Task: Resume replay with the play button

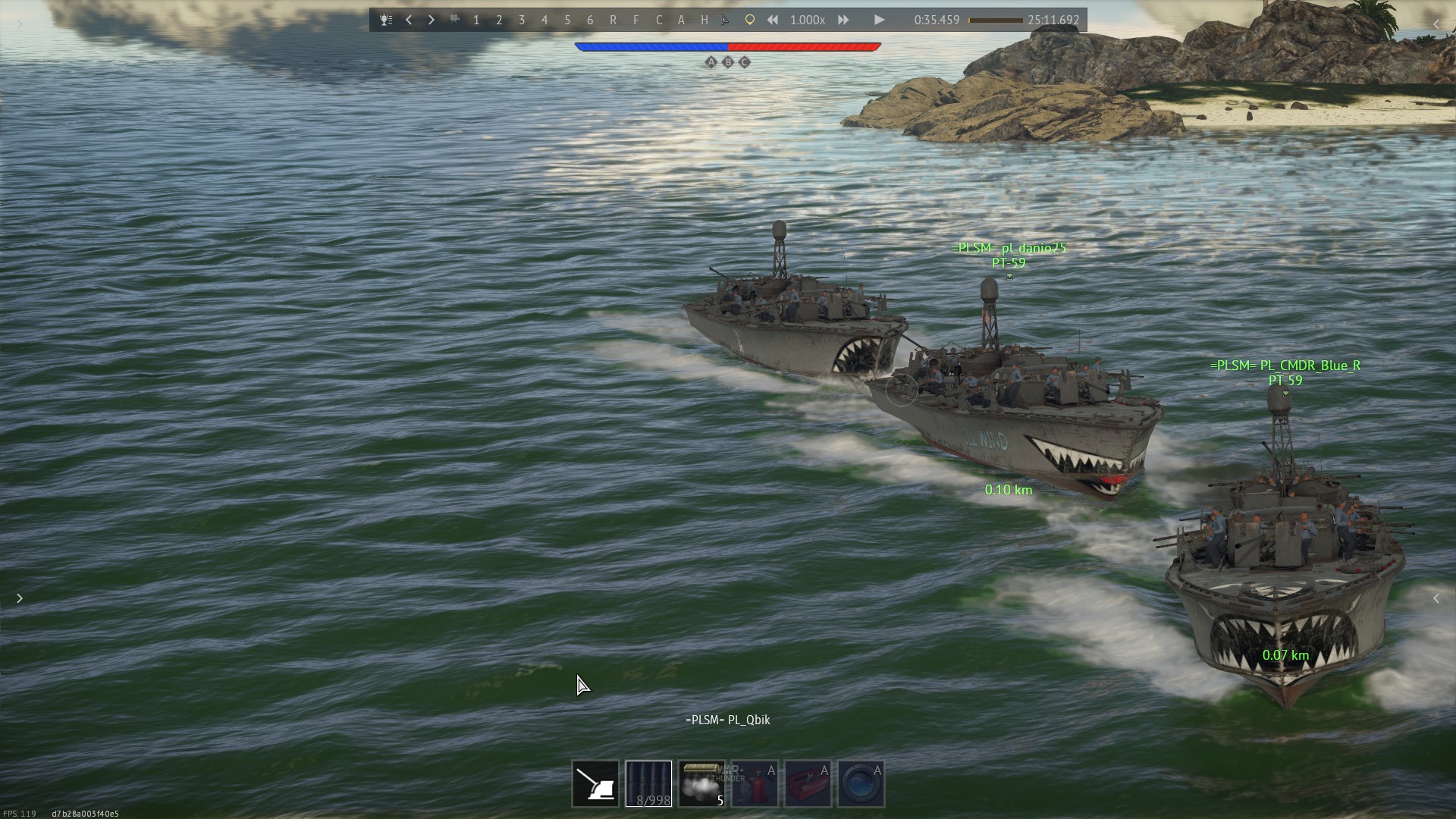Action: tap(879, 20)
